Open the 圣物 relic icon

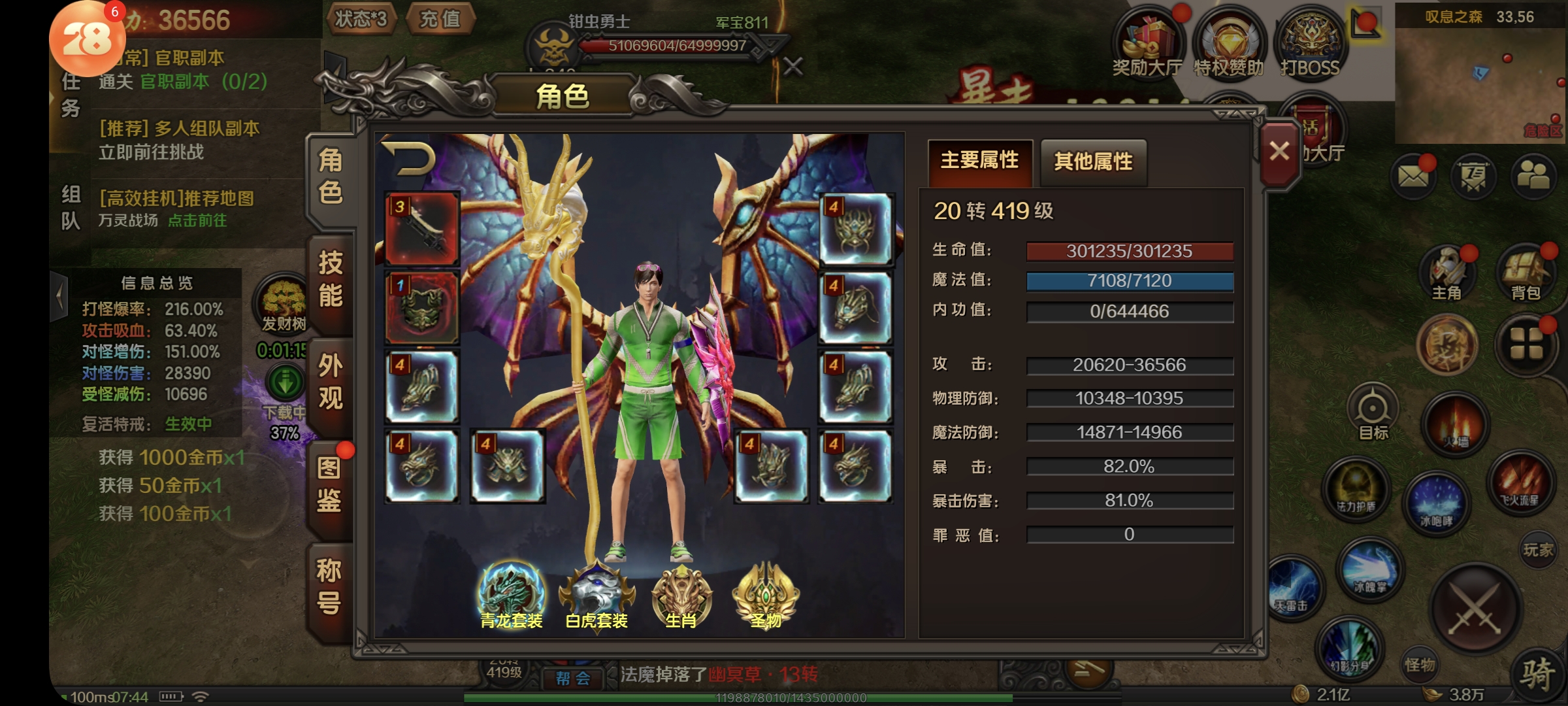765,595
